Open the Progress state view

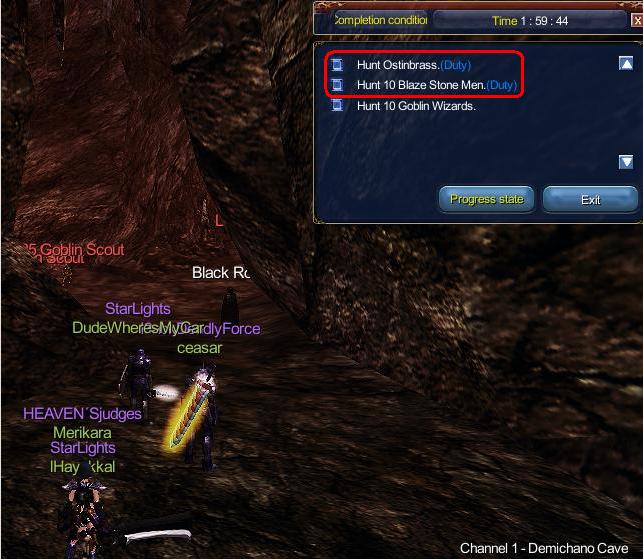point(487,199)
